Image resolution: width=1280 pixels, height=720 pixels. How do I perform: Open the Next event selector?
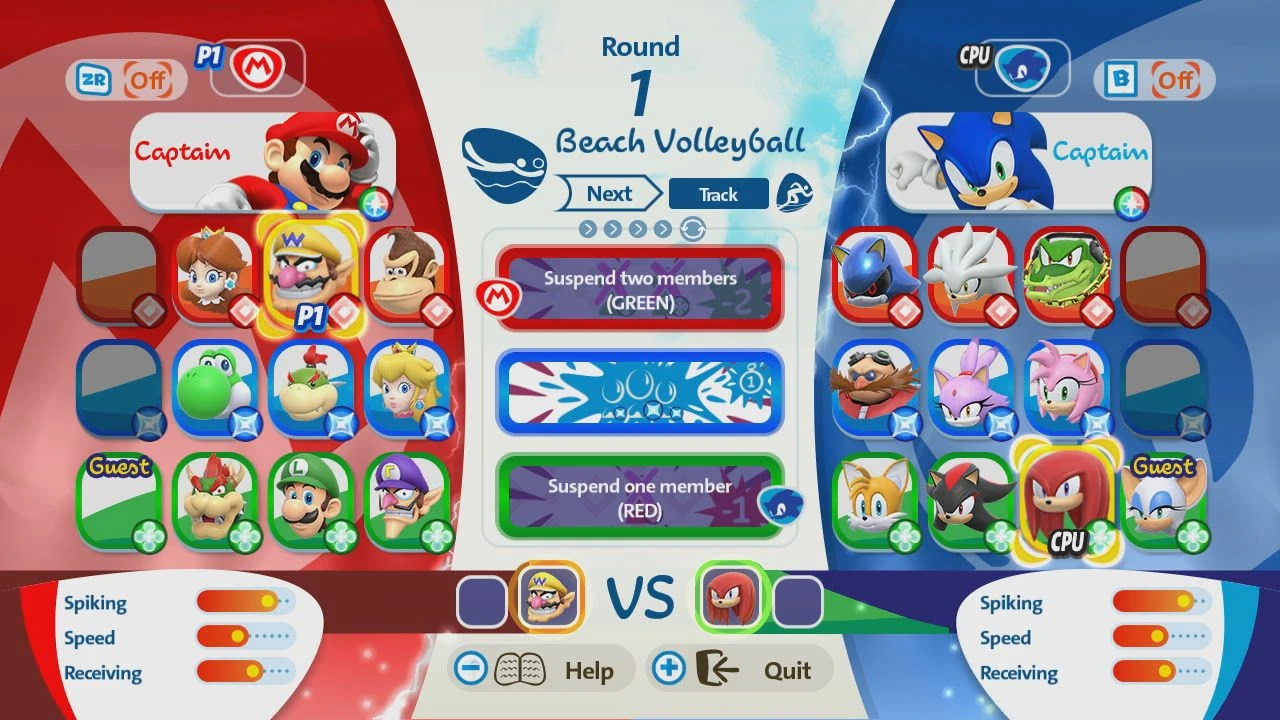click(608, 193)
